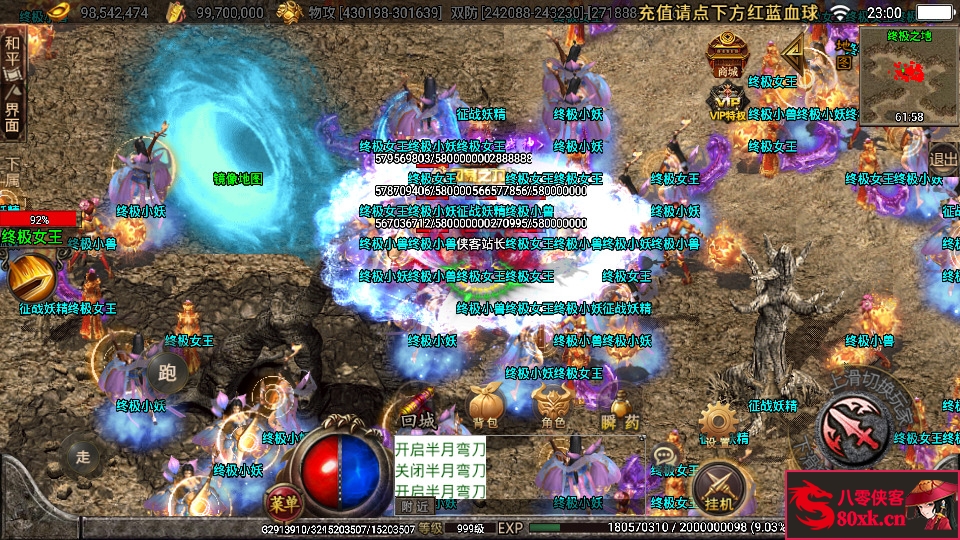Toggle 走 walk mode
The width and height of the screenshot is (960, 540).
tap(83, 456)
